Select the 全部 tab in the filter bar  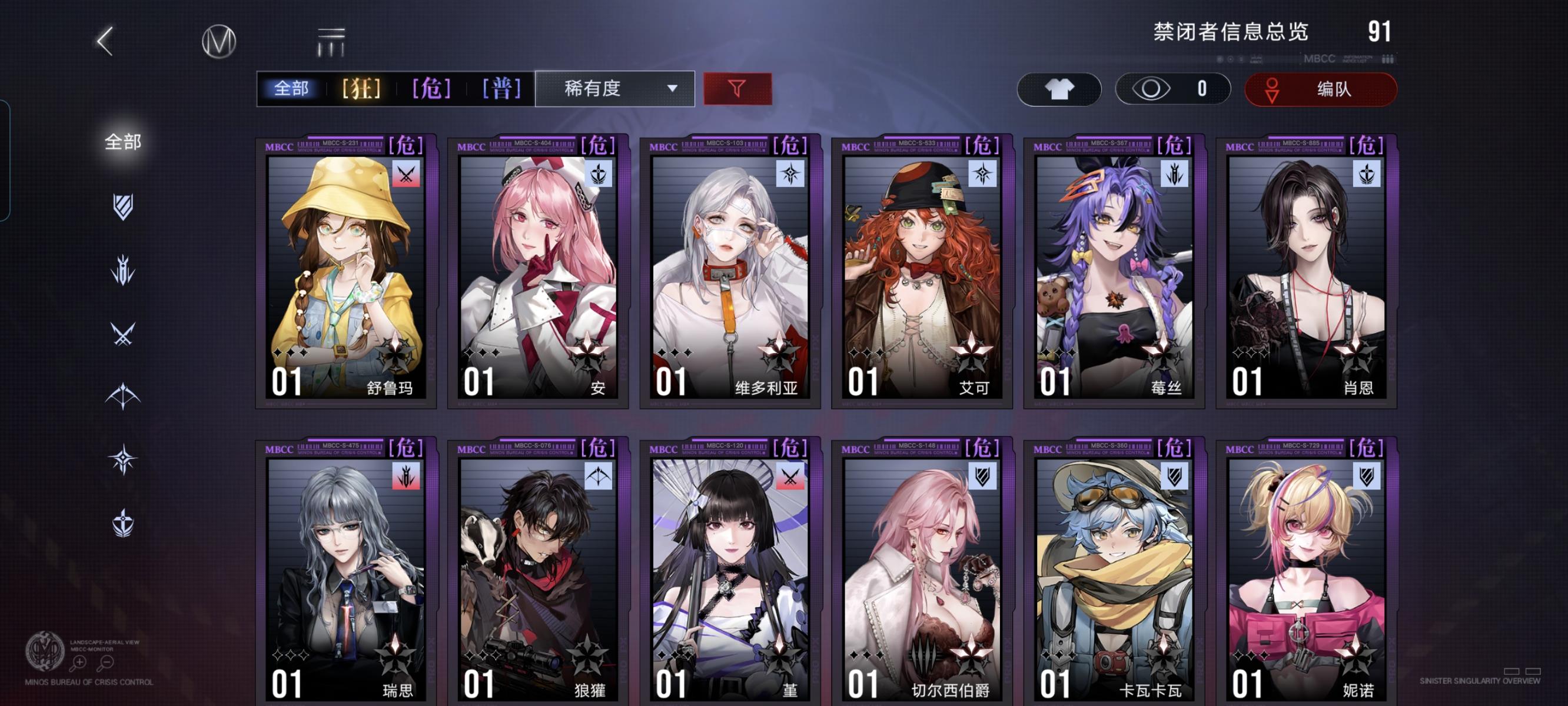coord(291,89)
